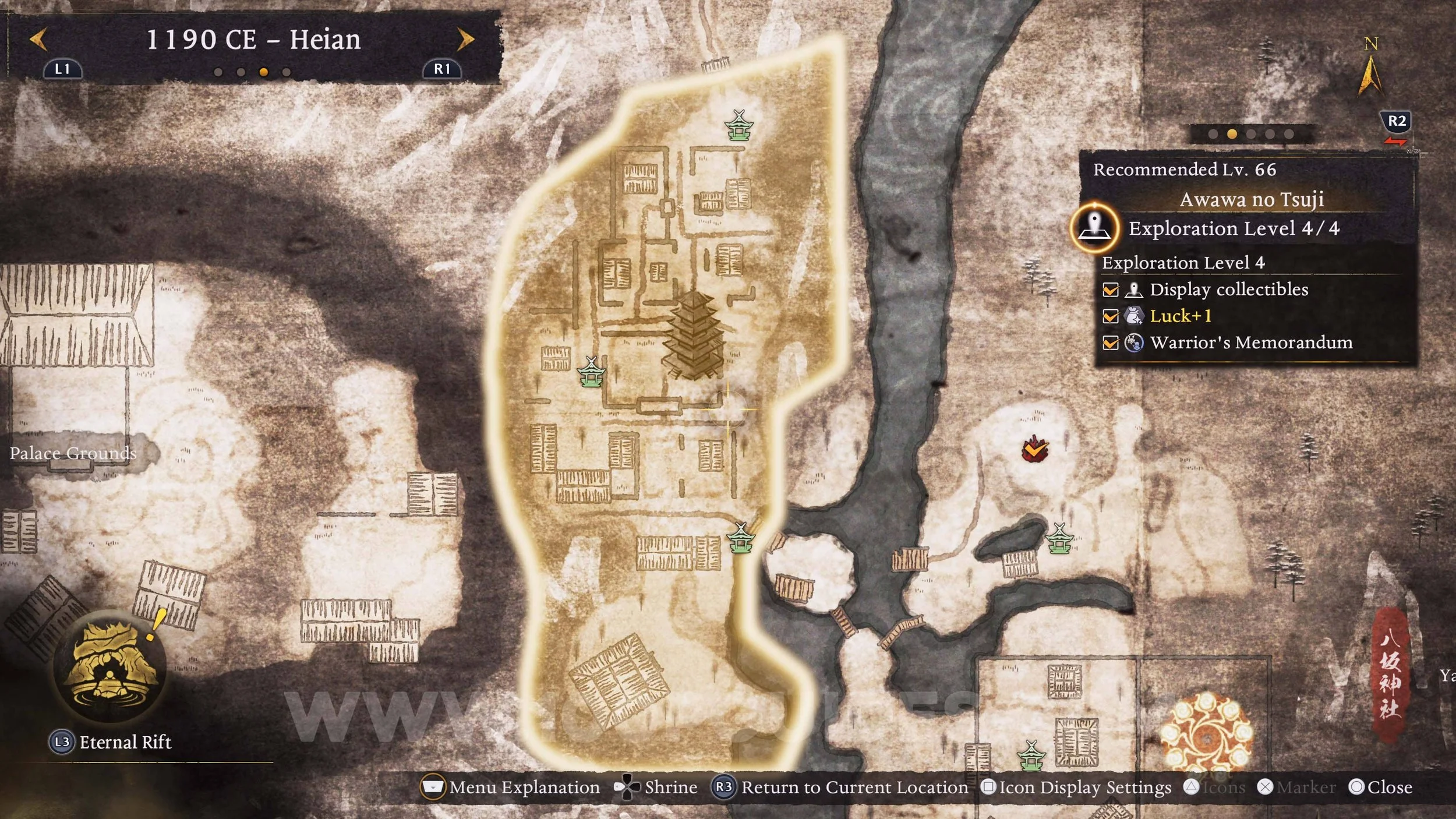Choose the Shrine option in the bottom bar
The image size is (1456, 819).
click(657, 788)
